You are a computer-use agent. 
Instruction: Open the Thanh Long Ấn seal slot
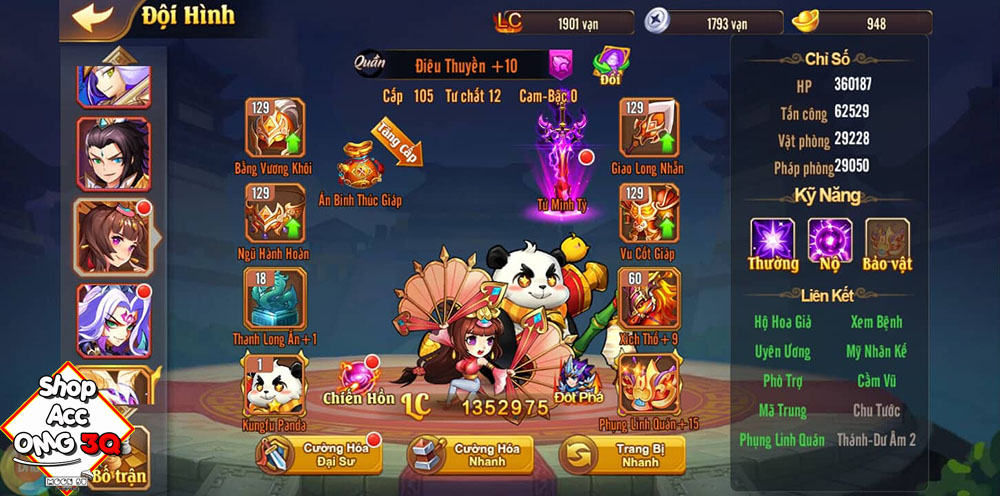point(274,298)
